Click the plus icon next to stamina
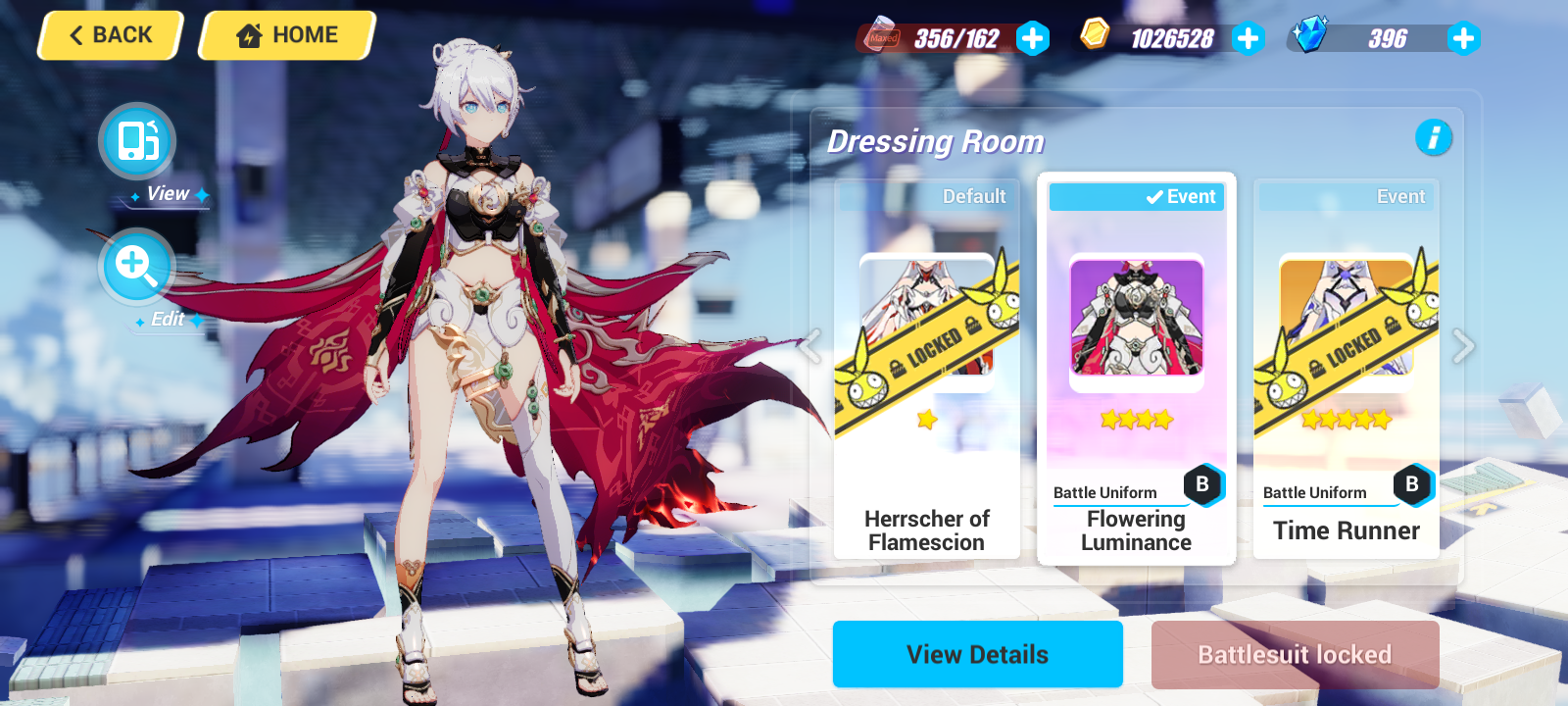The image size is (1568, 706). pos(1034,39)
